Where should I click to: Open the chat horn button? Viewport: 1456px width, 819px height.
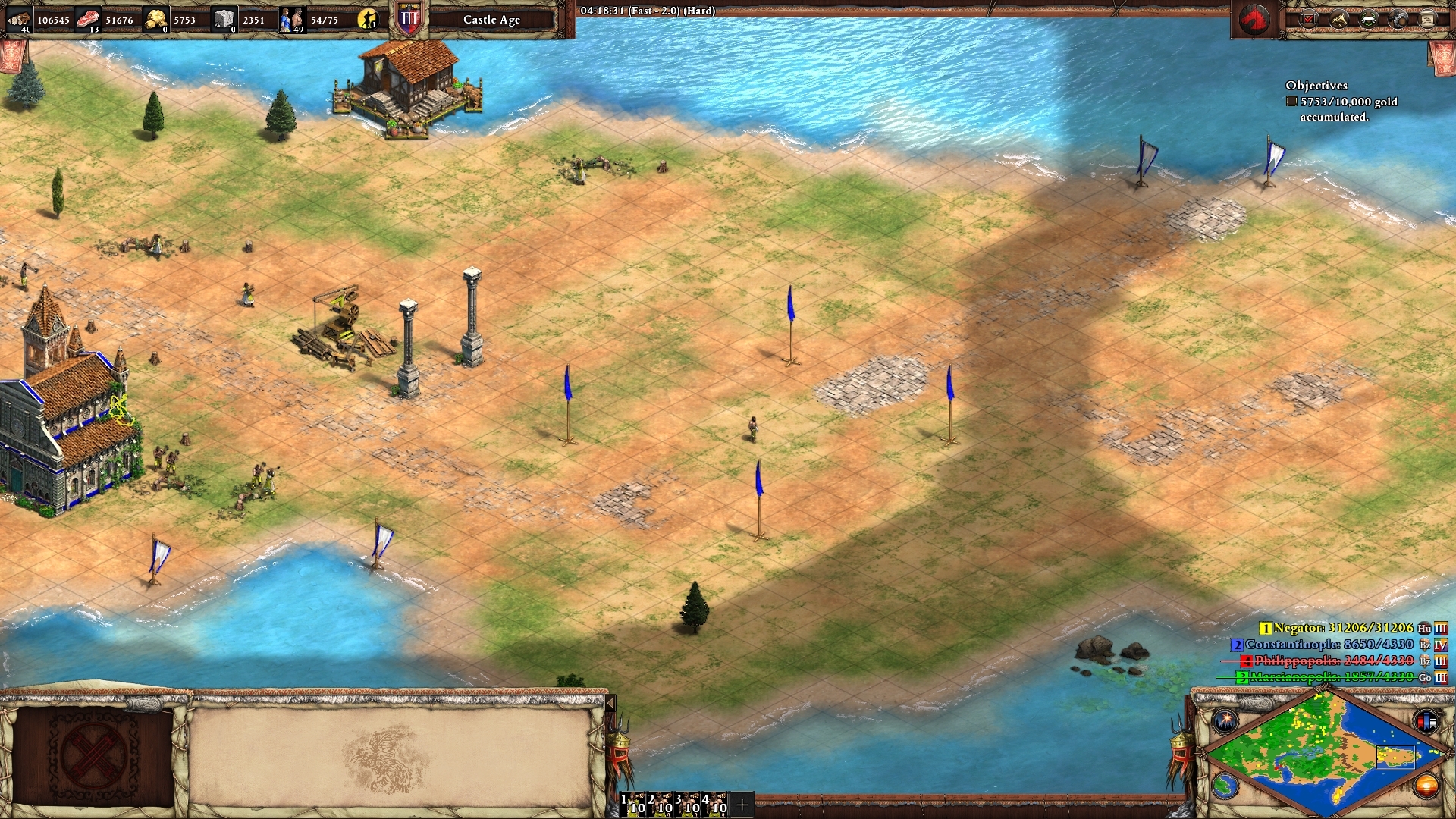click(1339, 20)
